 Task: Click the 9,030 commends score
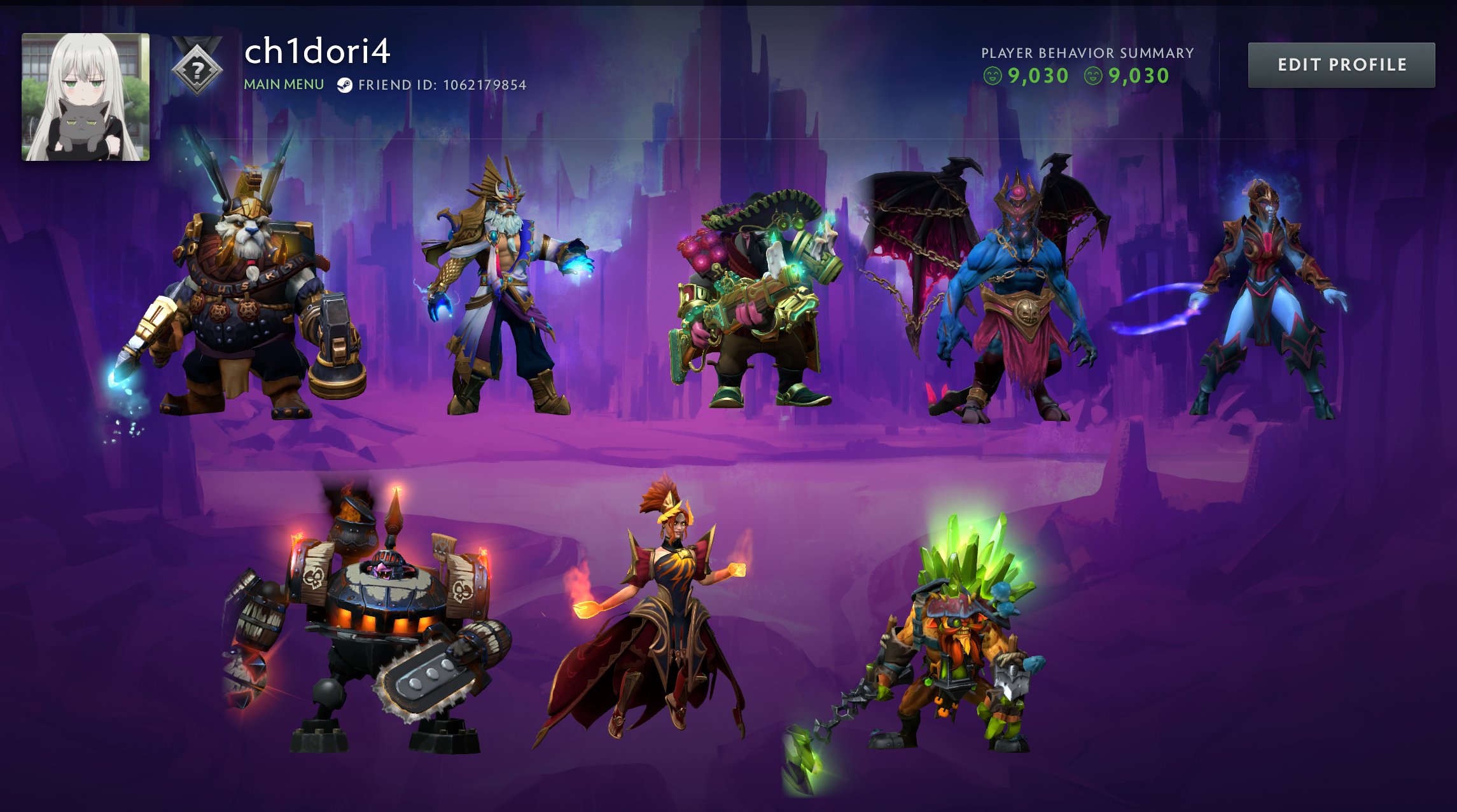pyautogui.click(x=1037, y=74)
